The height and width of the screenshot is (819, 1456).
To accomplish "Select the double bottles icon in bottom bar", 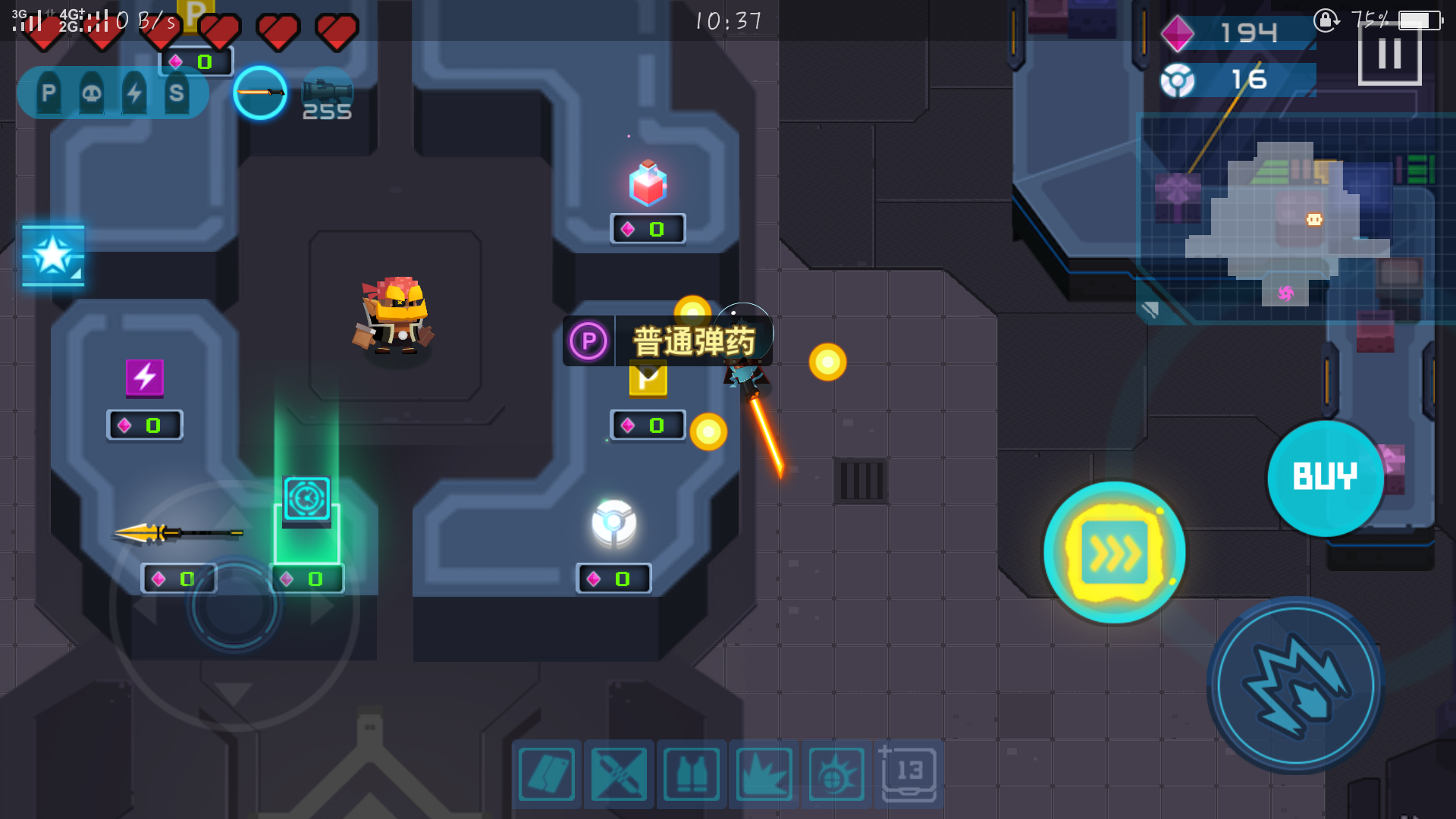I will click(x=692, y=774).
